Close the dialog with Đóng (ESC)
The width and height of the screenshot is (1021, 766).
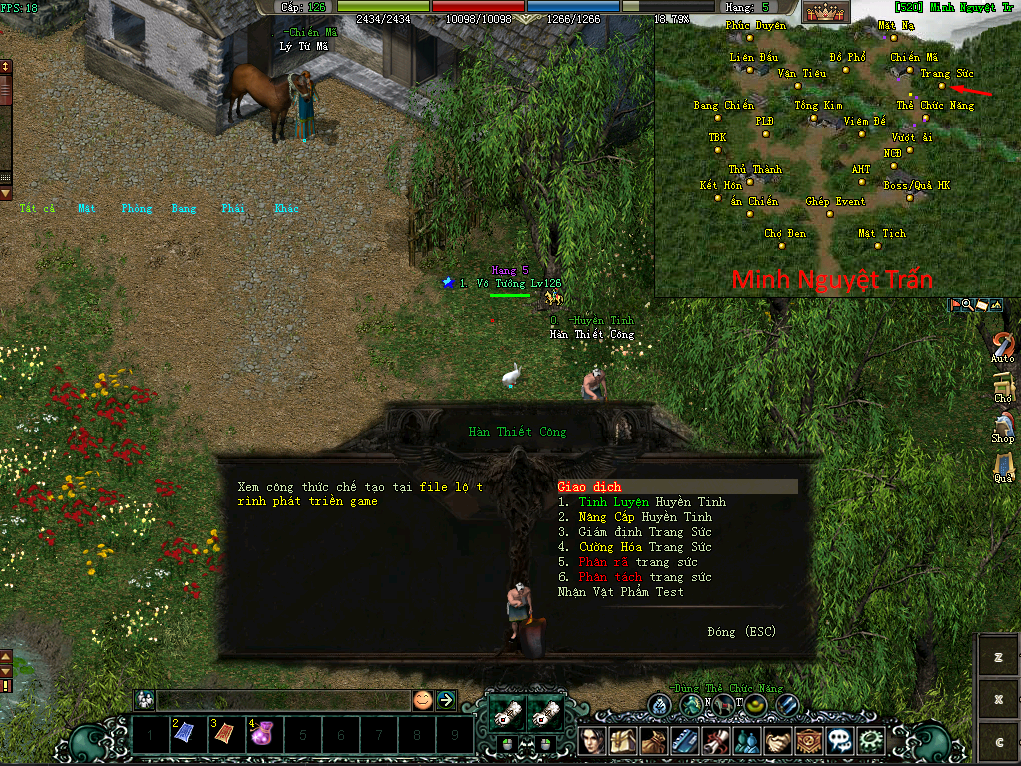740,632
